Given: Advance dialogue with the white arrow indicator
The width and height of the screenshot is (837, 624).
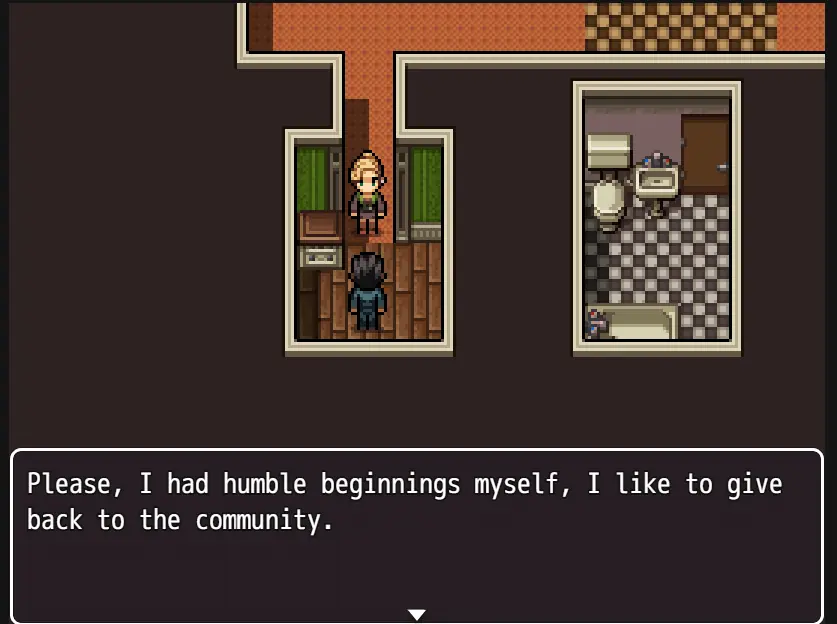Looking at the screenshot, I should [417, 614].
